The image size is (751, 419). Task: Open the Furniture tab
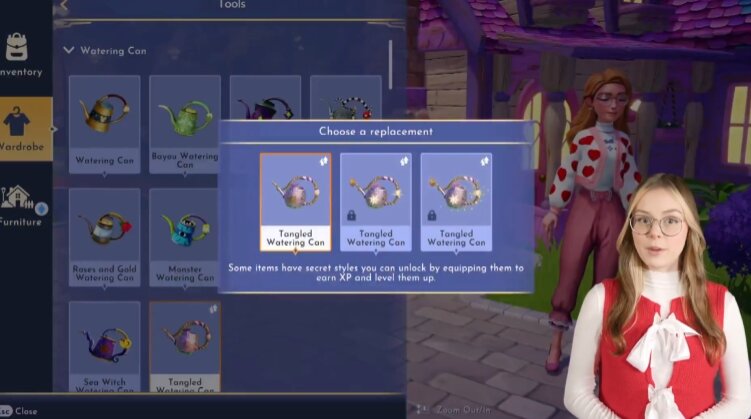[22, 204]
